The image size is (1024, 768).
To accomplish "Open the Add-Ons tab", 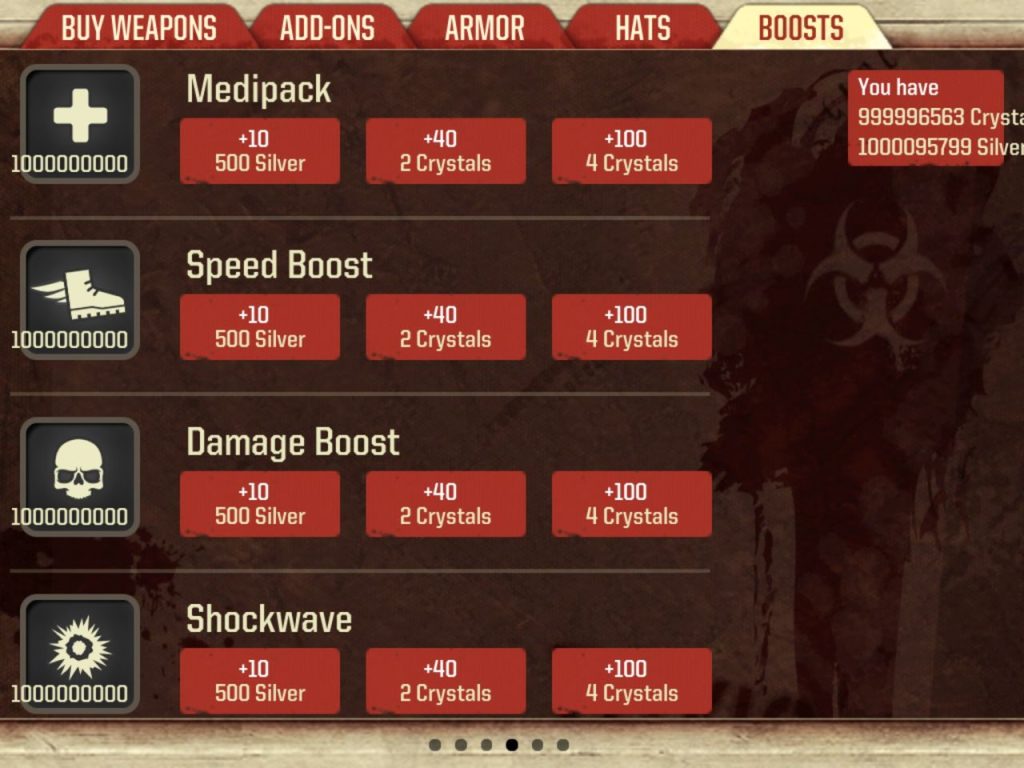I will [326, 27].
